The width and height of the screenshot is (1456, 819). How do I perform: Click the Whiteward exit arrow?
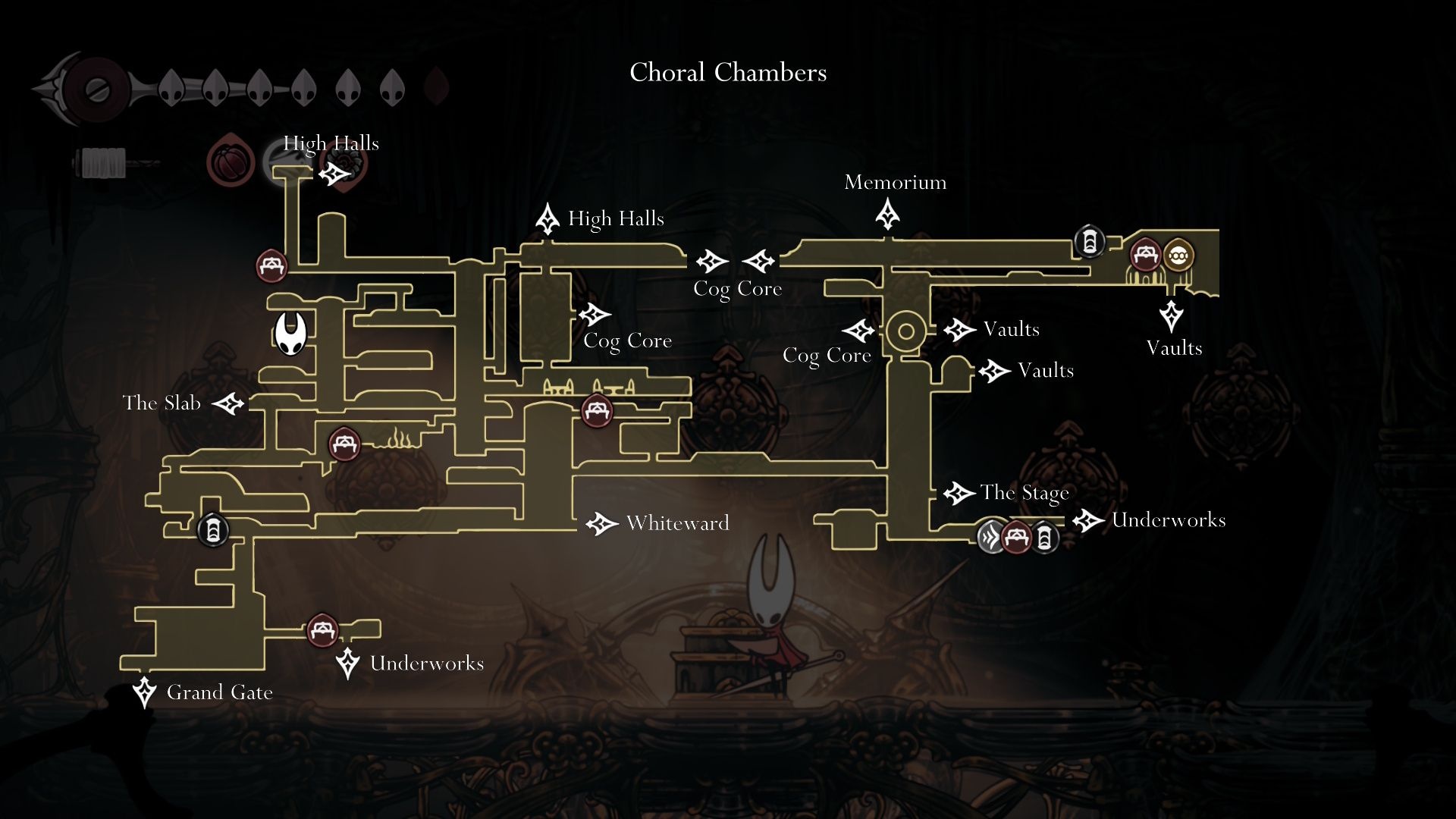pos(602,523)
